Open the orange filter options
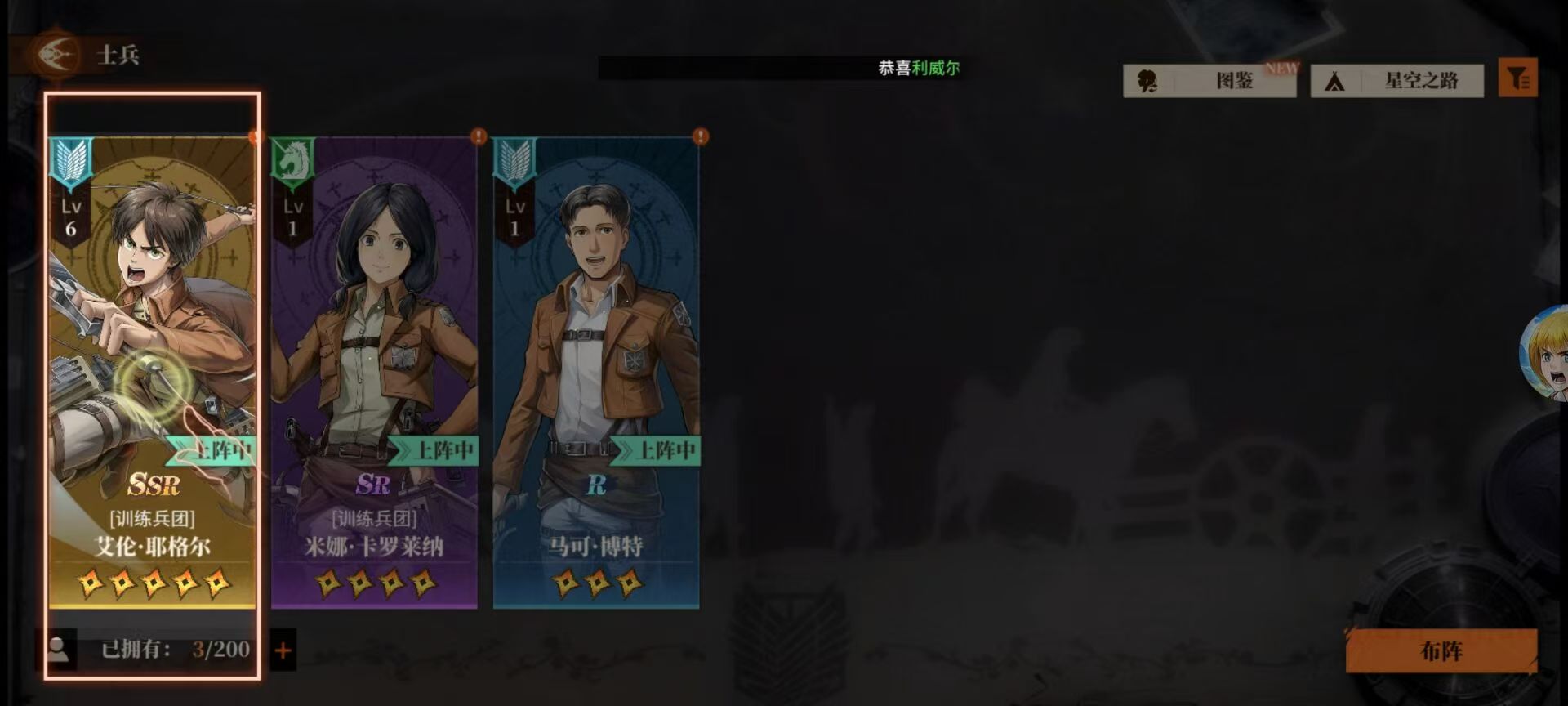The width and height of the screenshot is (1568, 706). tap(1518, 78)
